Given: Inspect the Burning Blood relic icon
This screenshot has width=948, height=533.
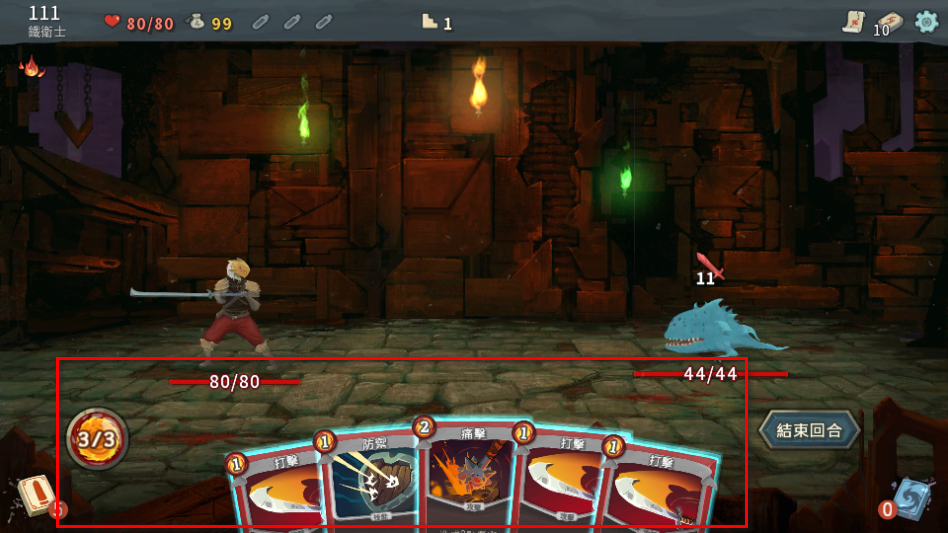Looking at the screenshot, I should click(x=32, y=67).
